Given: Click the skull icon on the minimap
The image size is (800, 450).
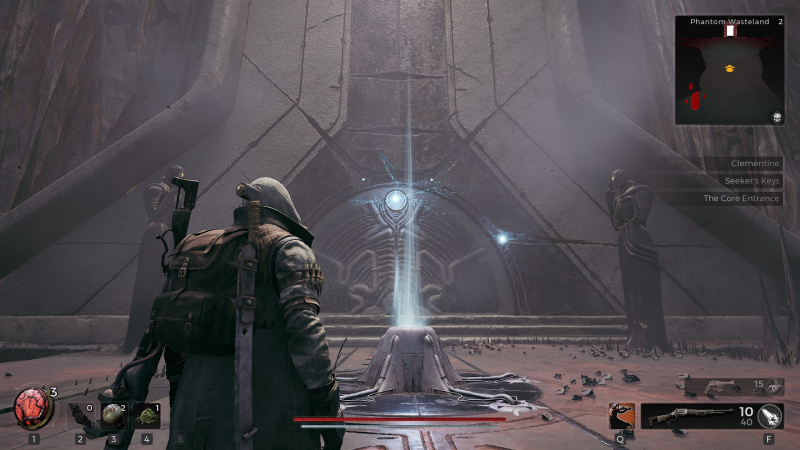Looking at the screenshot, I should pyautogui.click(x=775, y=117).
